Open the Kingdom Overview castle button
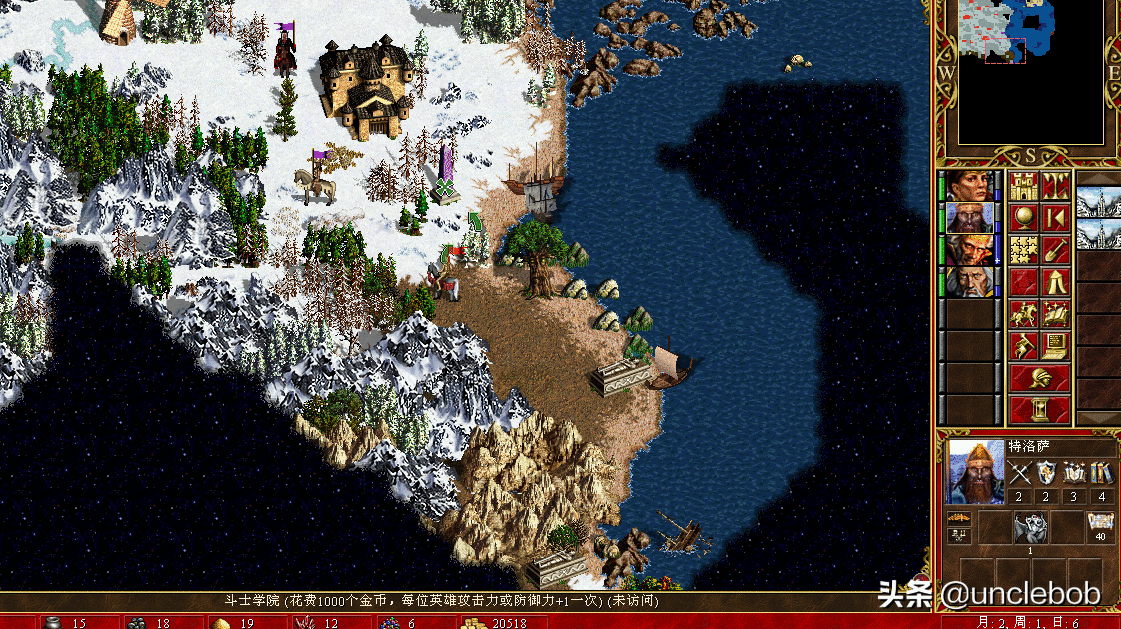 [x=1023, y=186]
